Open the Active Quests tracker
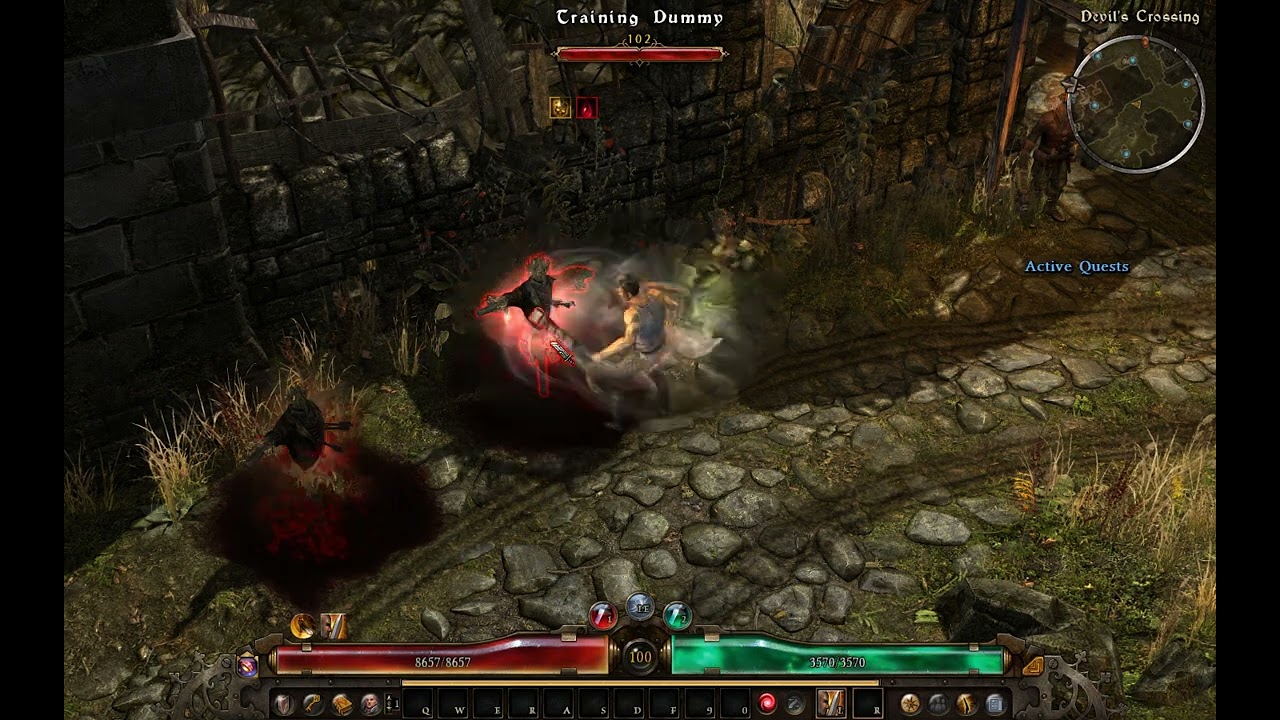This screenshot has width=1280, height=720. (x=1076, y=266)
